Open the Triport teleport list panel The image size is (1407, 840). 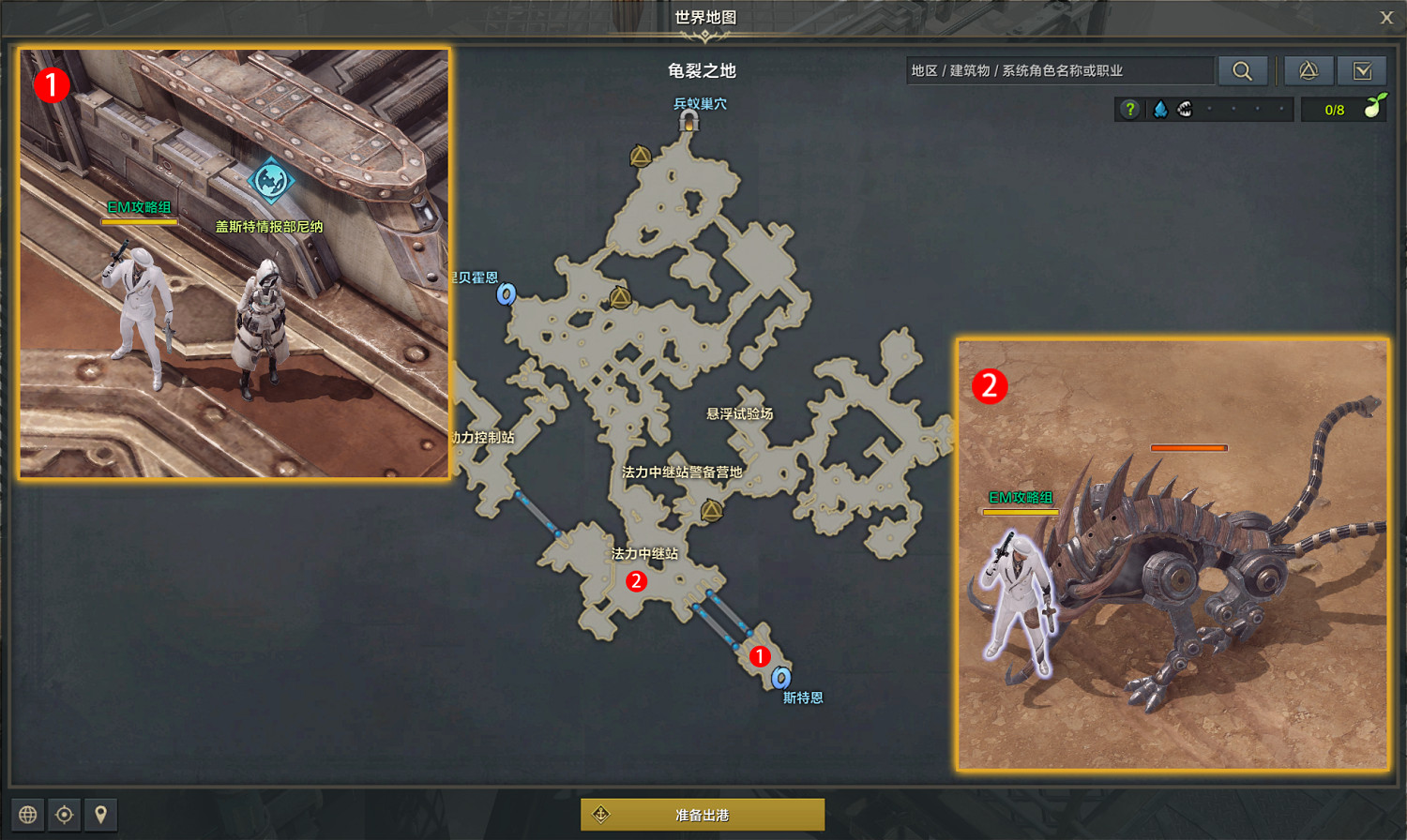click(x=1309, y=70)
